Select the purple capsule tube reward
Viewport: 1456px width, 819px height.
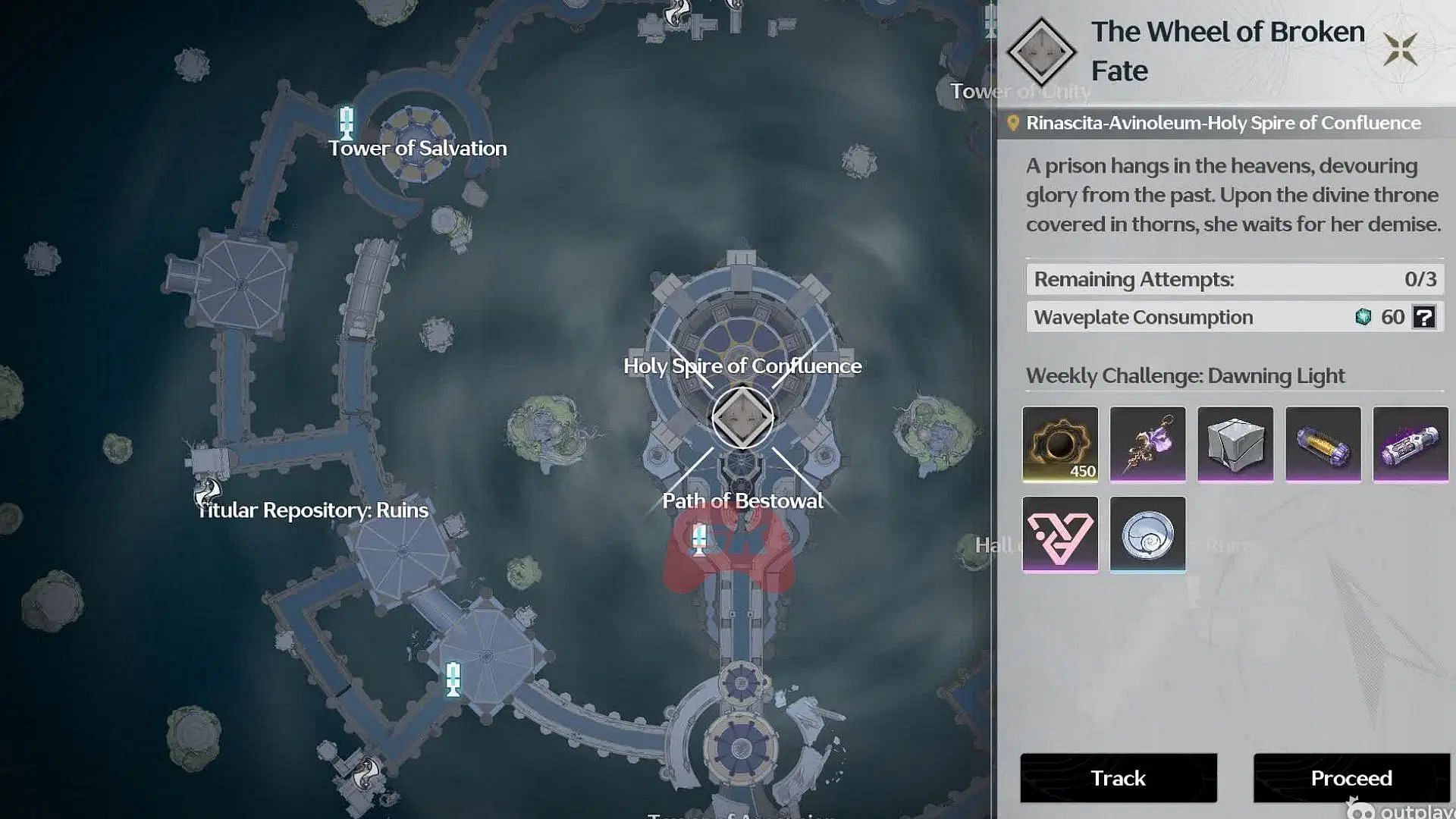(1410, 444)
